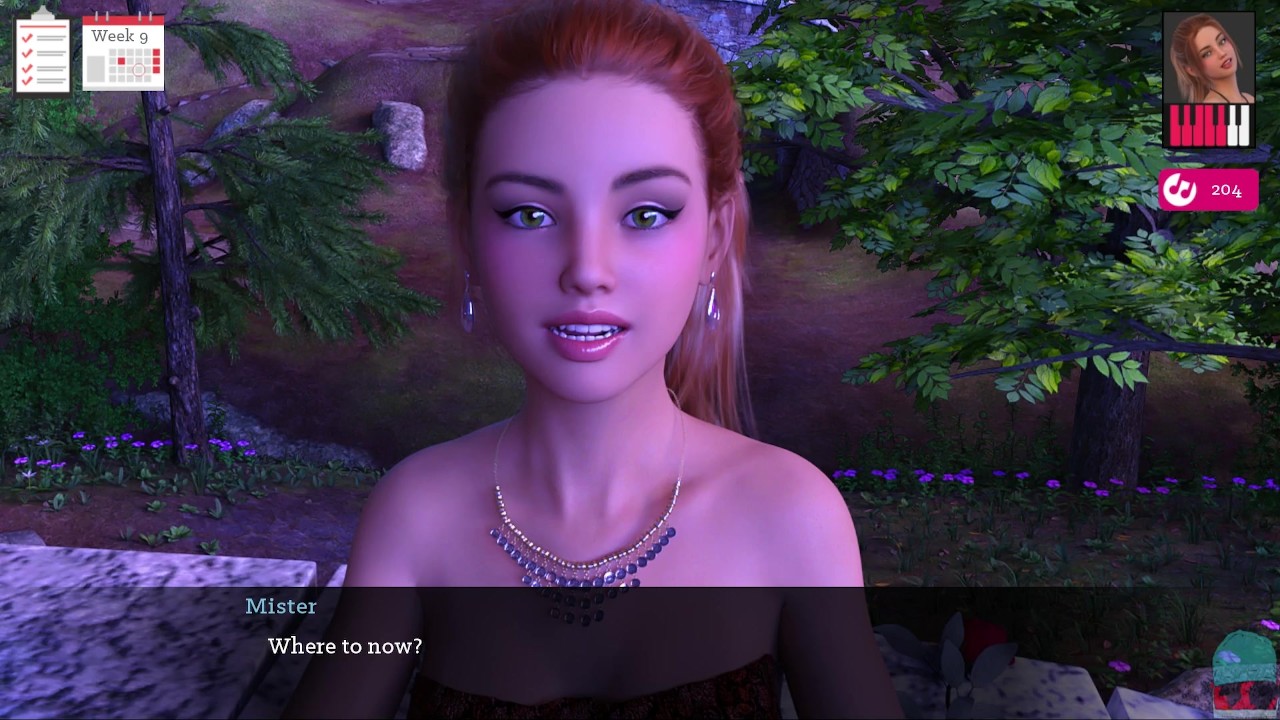This screenshot has width=1280, height=720.
Task: Open the checklist clipboard icon
Action: point(42,52)
